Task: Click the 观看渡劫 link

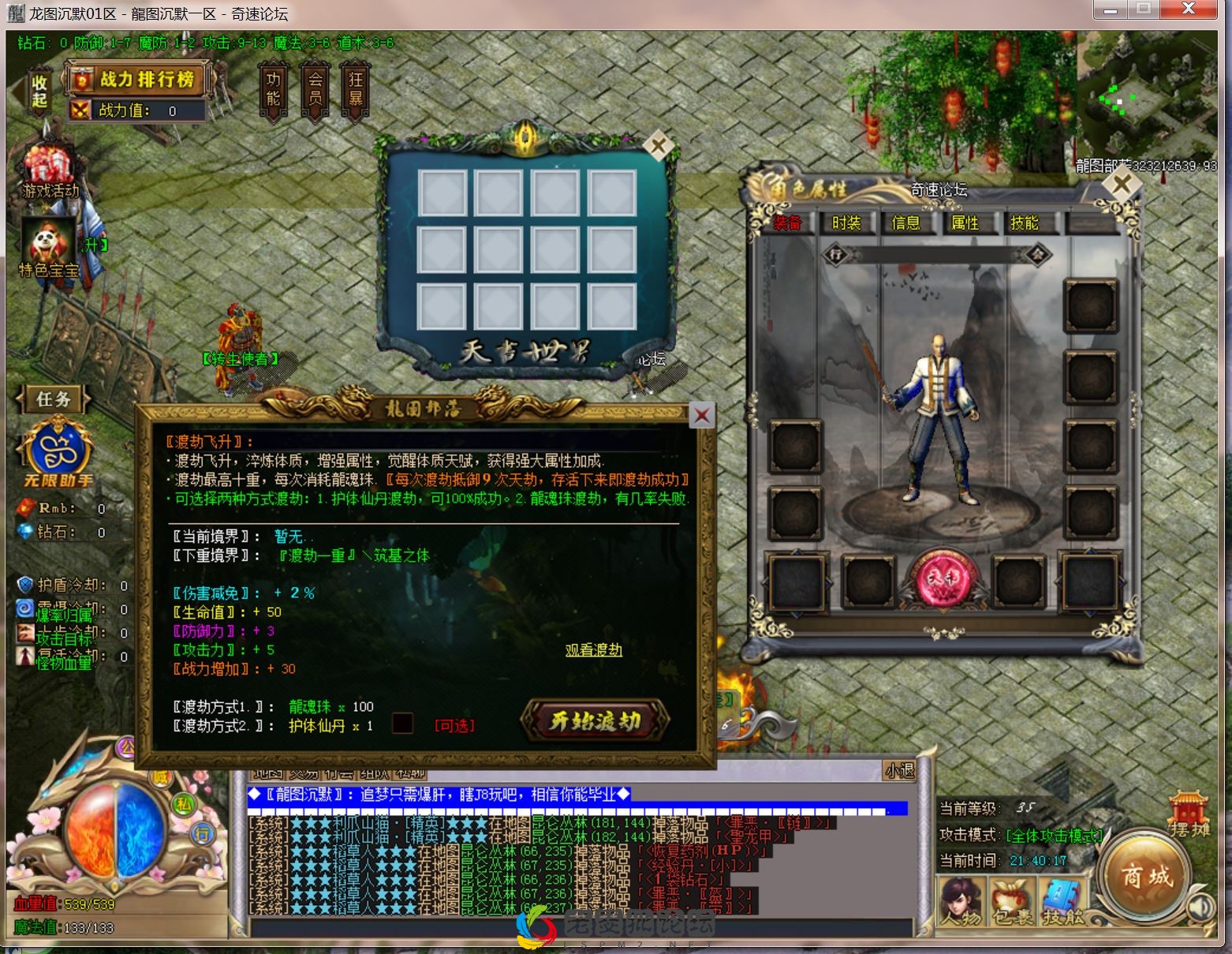Action: [593, 649]
